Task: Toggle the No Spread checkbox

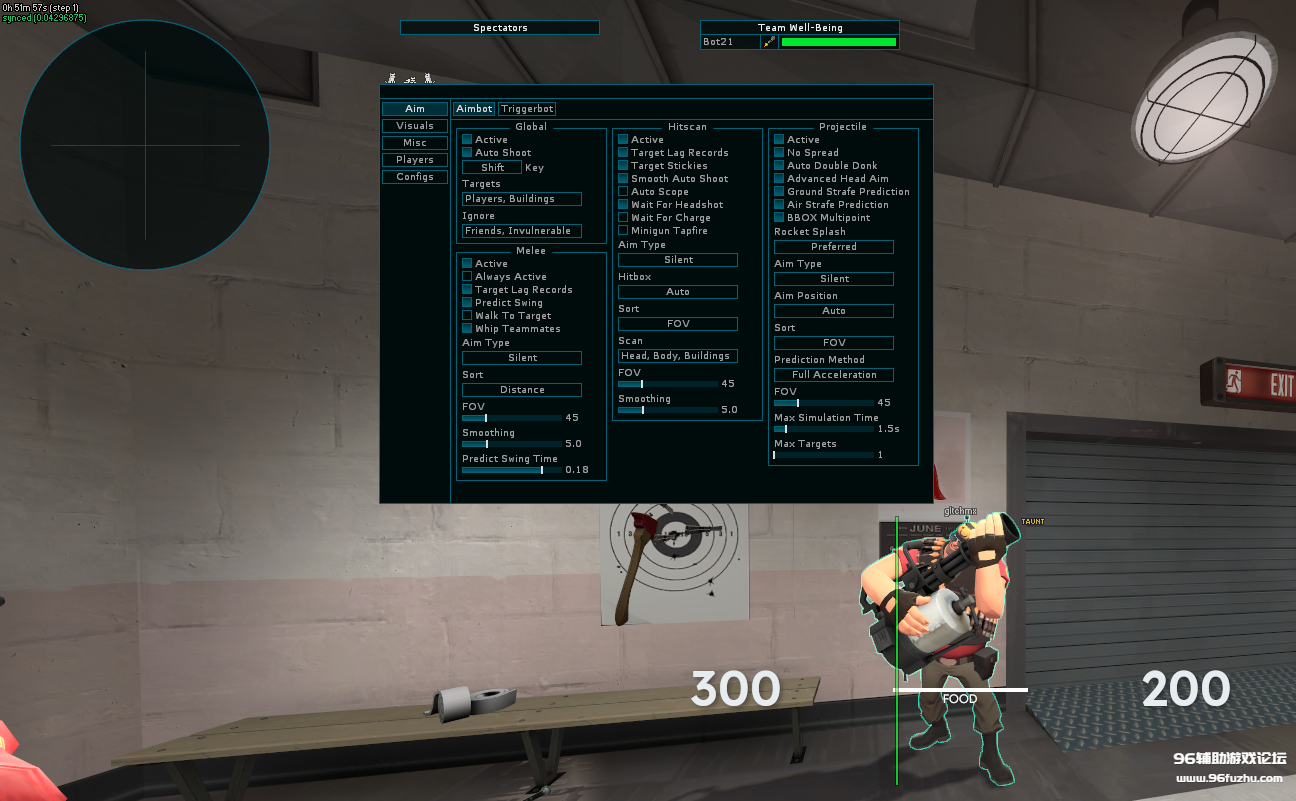Action: (x=779, y=153)
